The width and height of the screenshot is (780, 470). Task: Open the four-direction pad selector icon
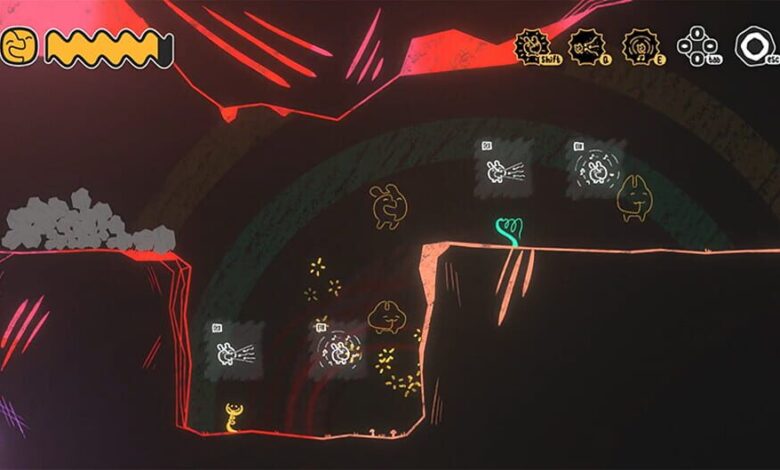click(x=696, y=46)
